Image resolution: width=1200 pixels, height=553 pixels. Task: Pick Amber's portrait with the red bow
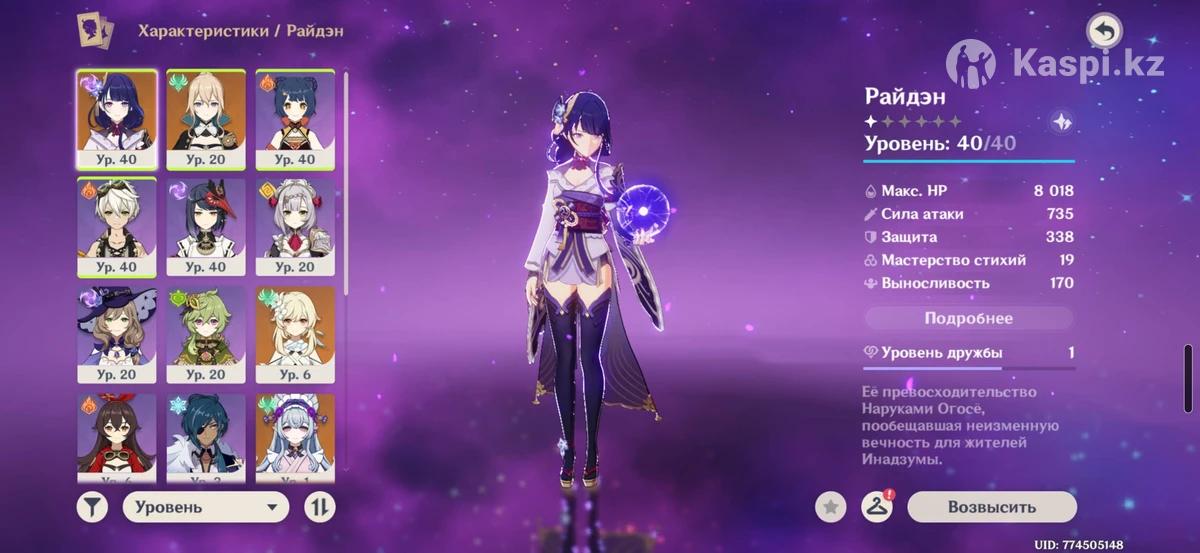pyautogui.click(x=116, y=435)
